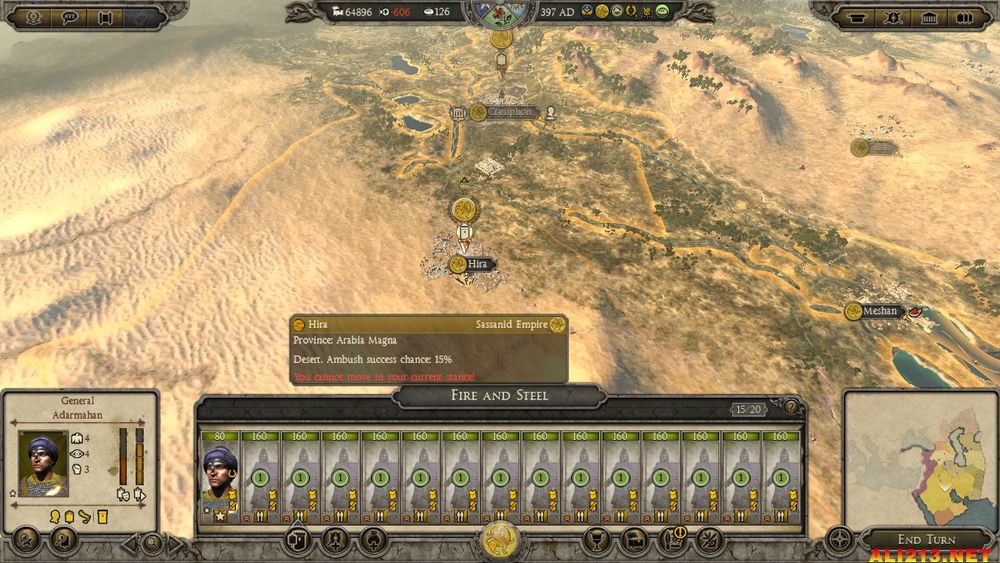The image size is (1000, 563).
Task: Click General Adarmahan's portrait in the character panel
Action: (x=42, y=462)
